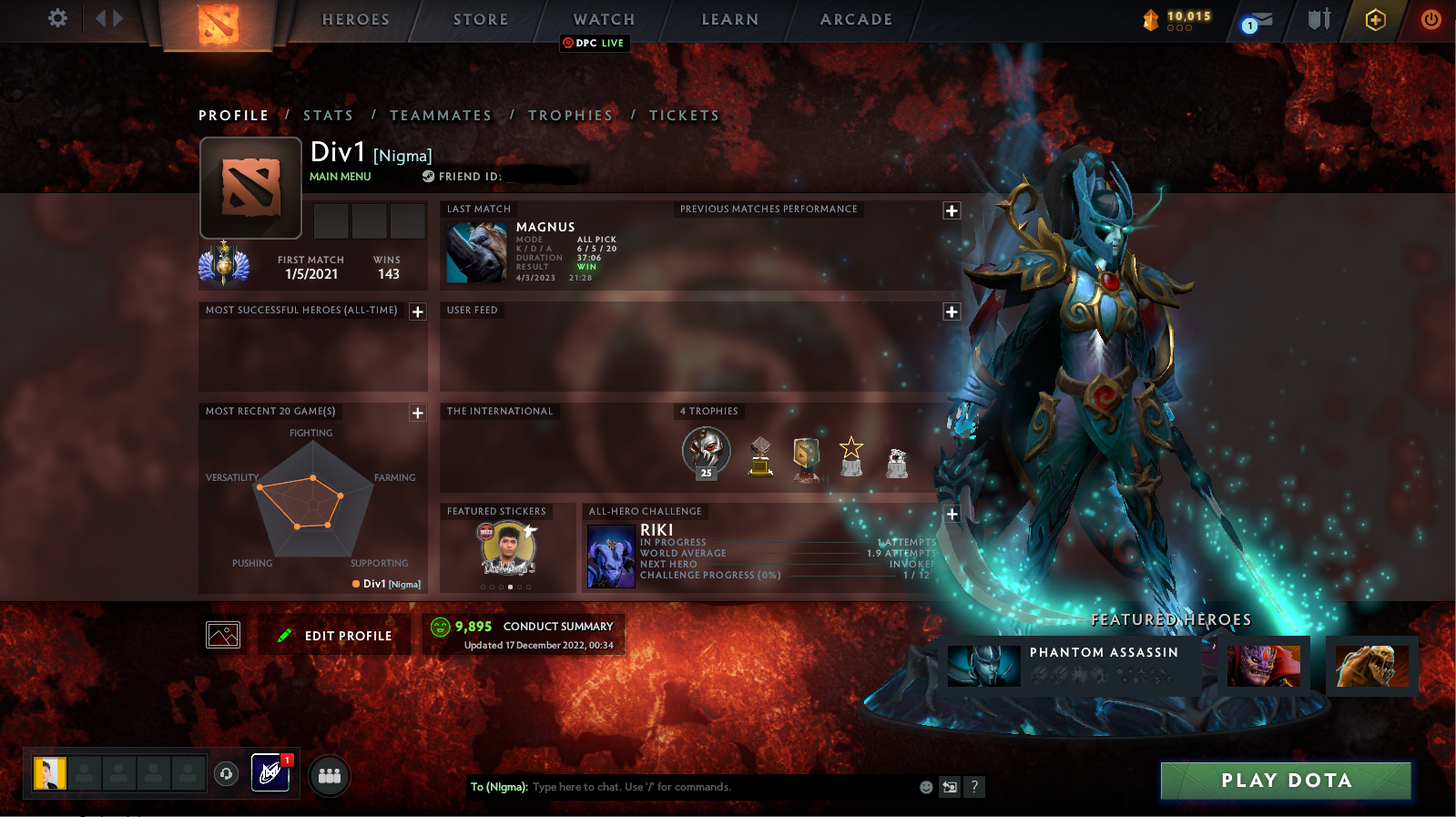Open the Stats tab
Screen dimensions: 1456x817
tap(328, 115)
